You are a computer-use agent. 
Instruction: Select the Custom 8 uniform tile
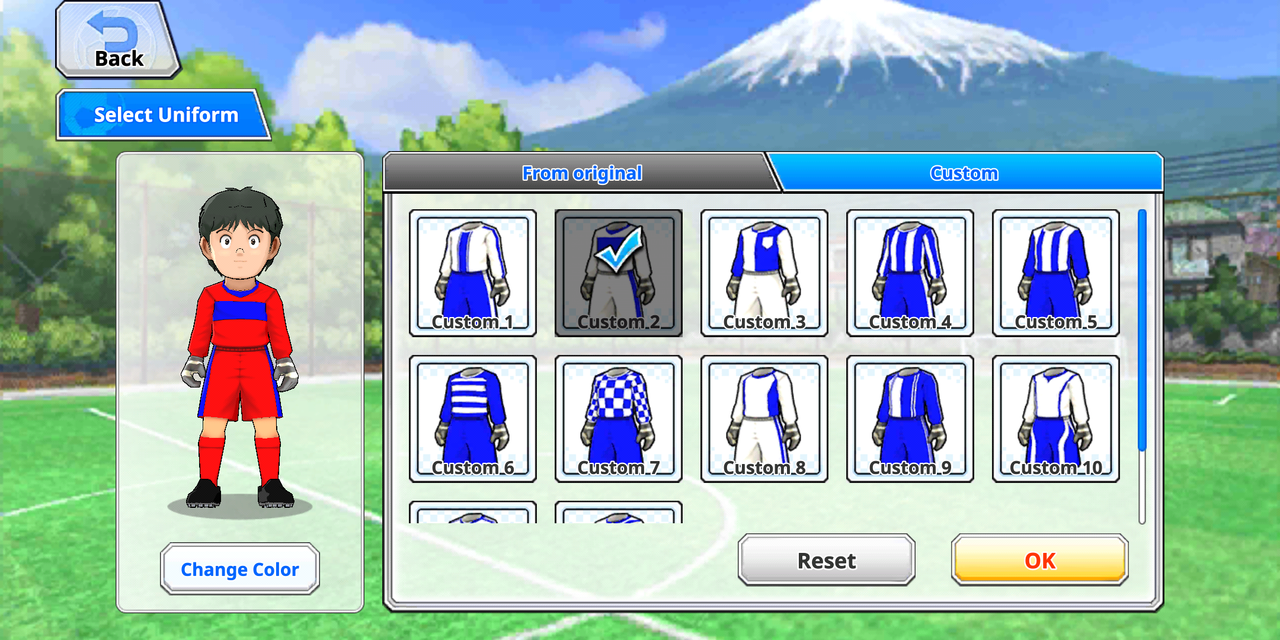coord(764,418)
